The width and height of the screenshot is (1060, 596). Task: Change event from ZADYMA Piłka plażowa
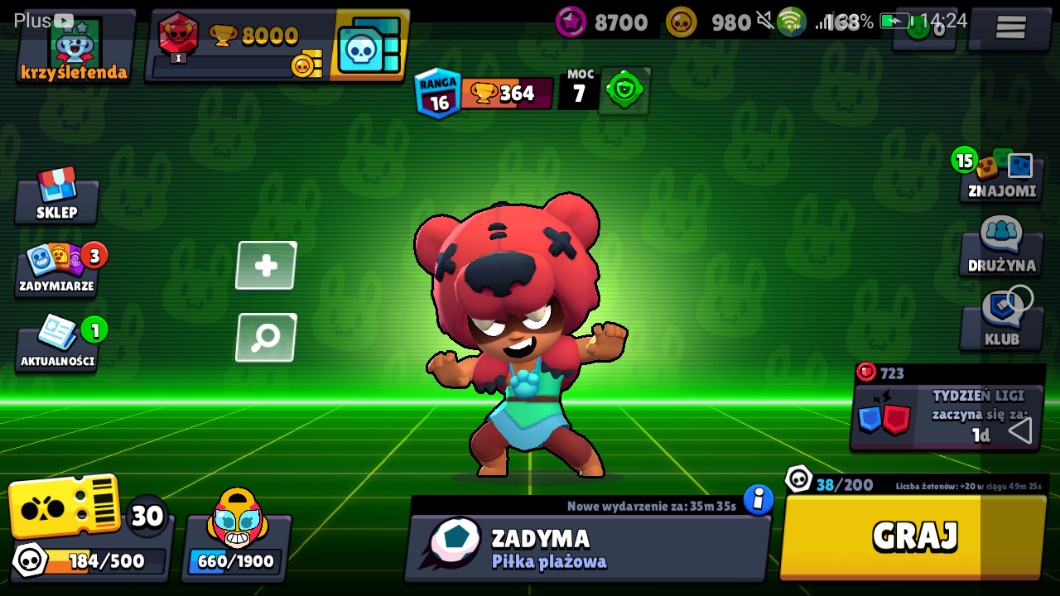point(585,549)
